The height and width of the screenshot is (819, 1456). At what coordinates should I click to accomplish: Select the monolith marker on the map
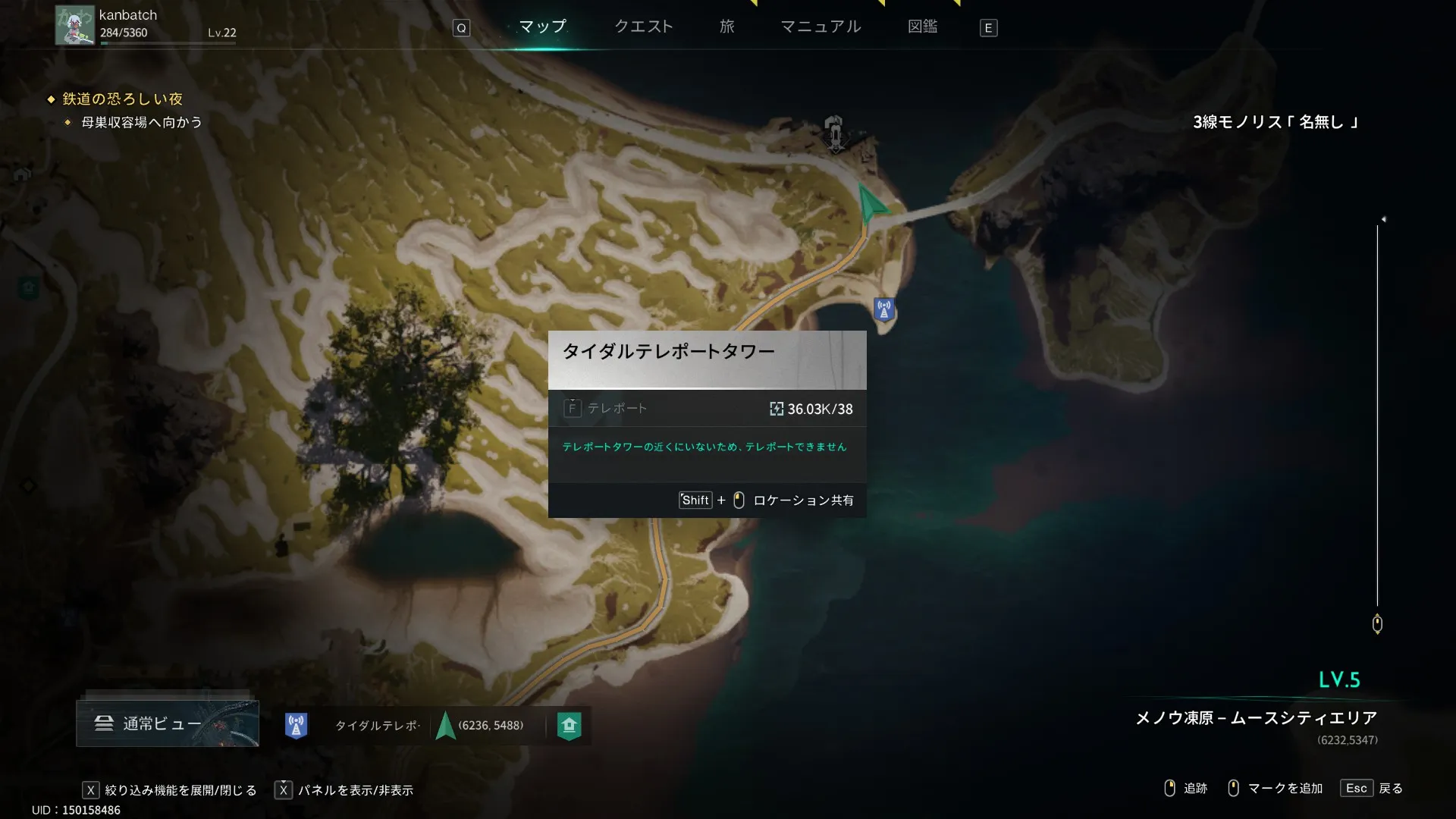click(x=834, y=133)
